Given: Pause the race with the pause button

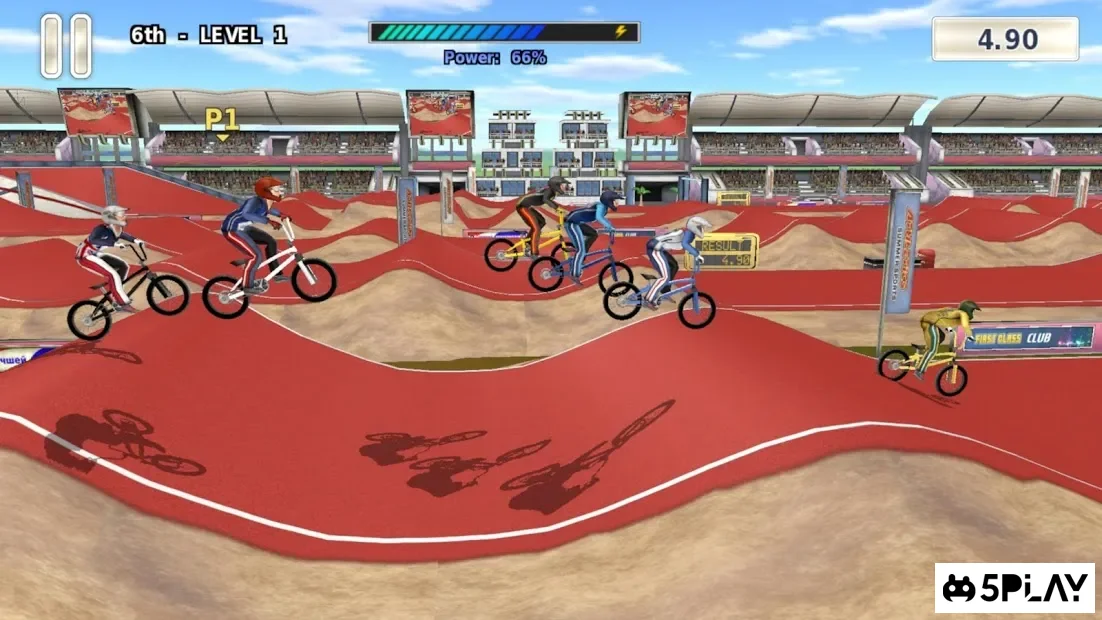Looking at the screenshot, I should pyautogui.click(x=66, y=46).
